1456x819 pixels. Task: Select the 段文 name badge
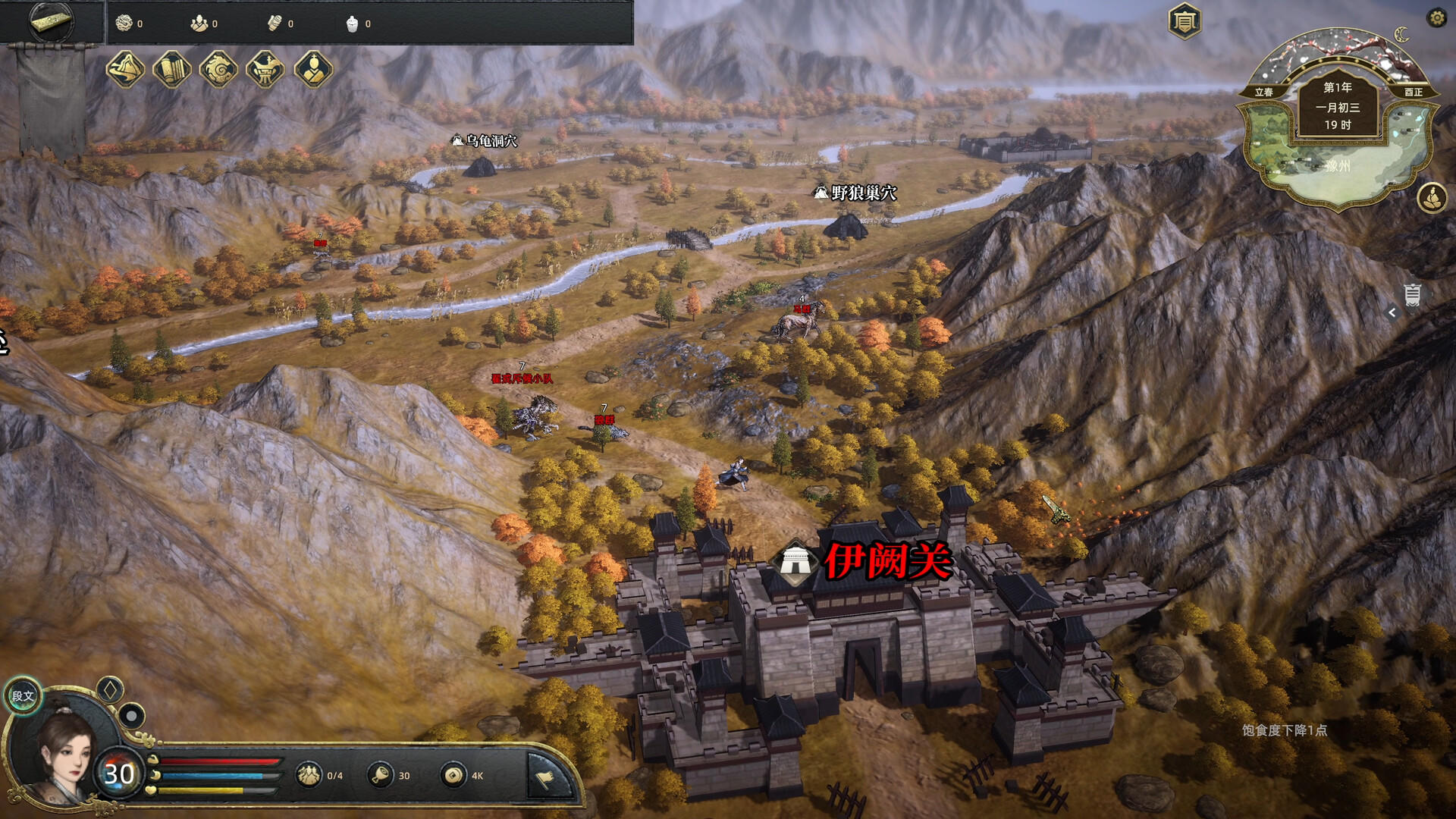(x=23, y=695)
